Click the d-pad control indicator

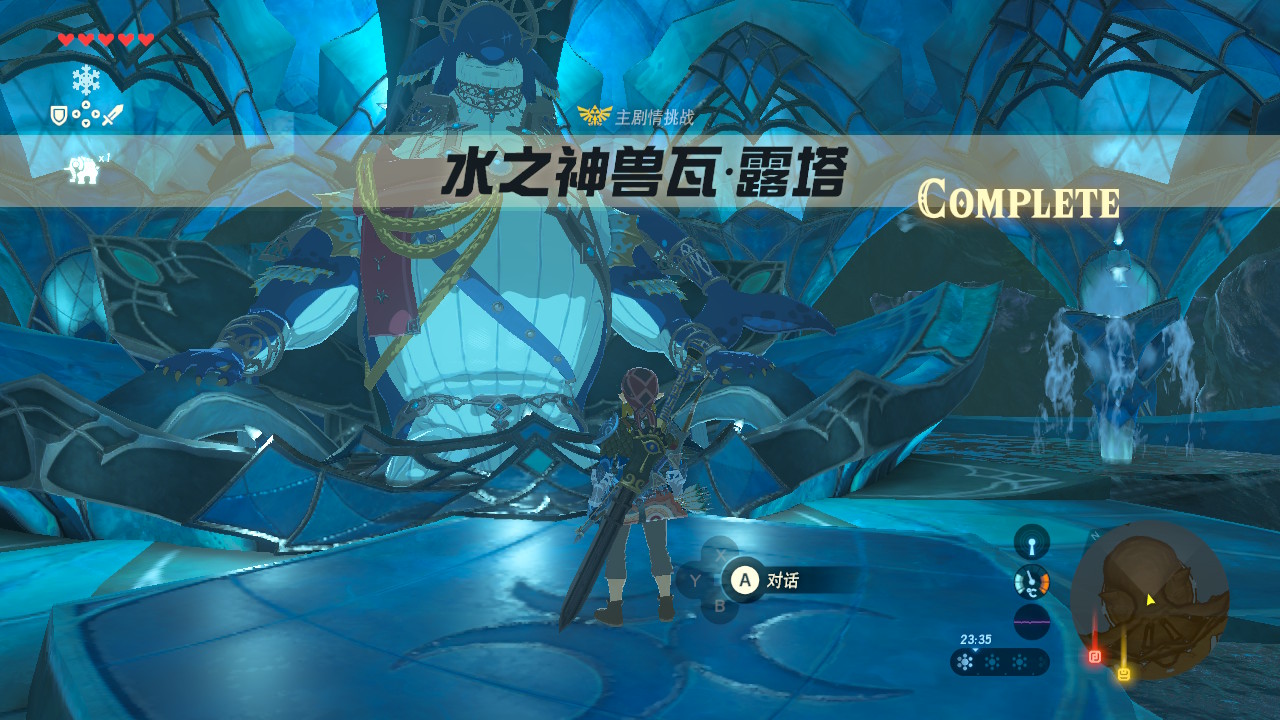pyautogui.click(x=86, y=114)
